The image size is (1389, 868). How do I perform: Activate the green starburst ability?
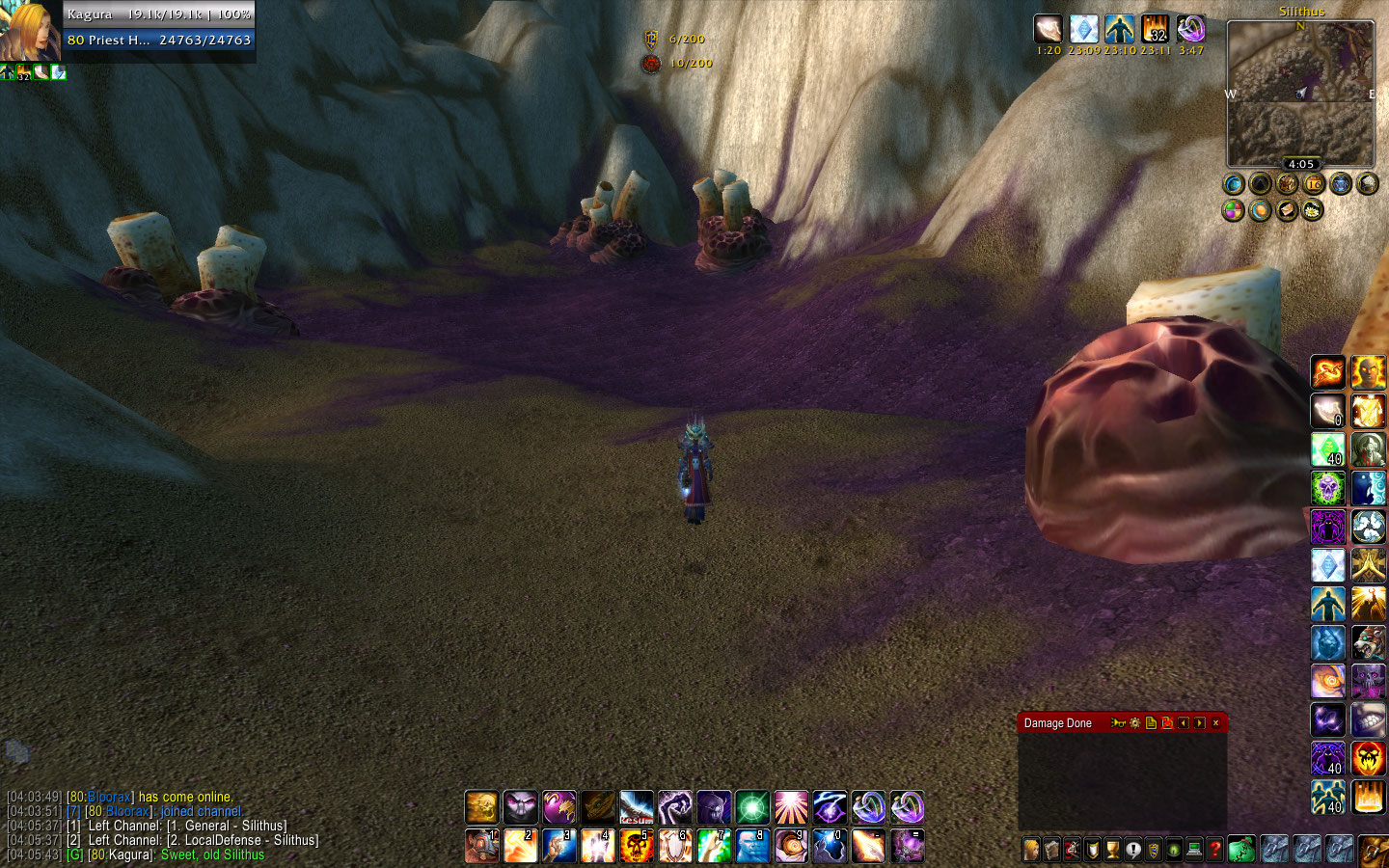coord(751,807)
